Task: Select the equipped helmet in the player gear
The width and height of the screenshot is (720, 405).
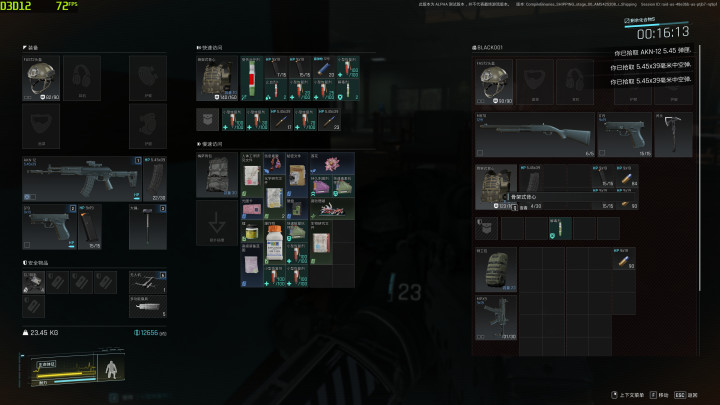Action: click(36, 82)
